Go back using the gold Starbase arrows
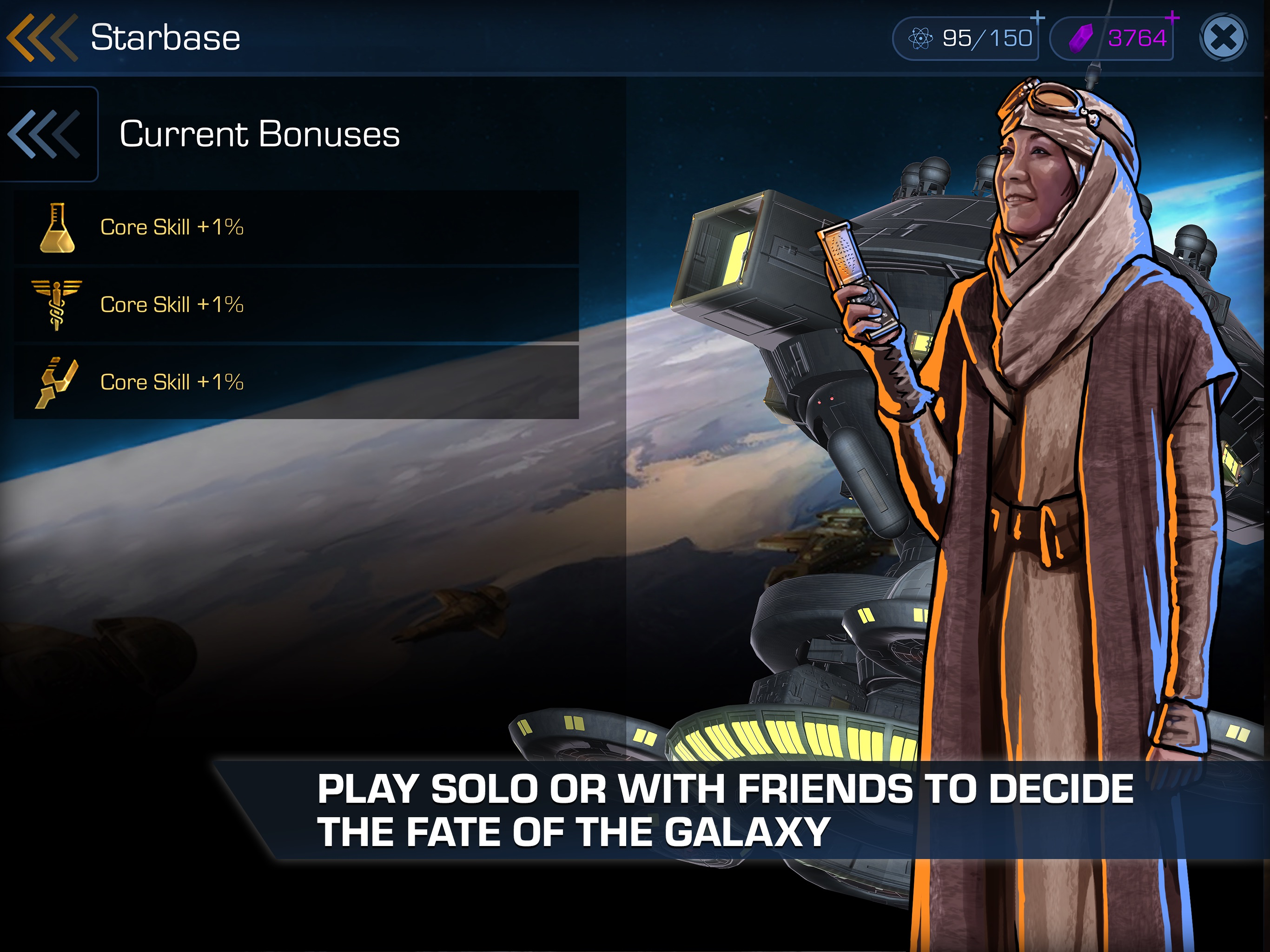1270x952 pixels. [x=41, y=38]
